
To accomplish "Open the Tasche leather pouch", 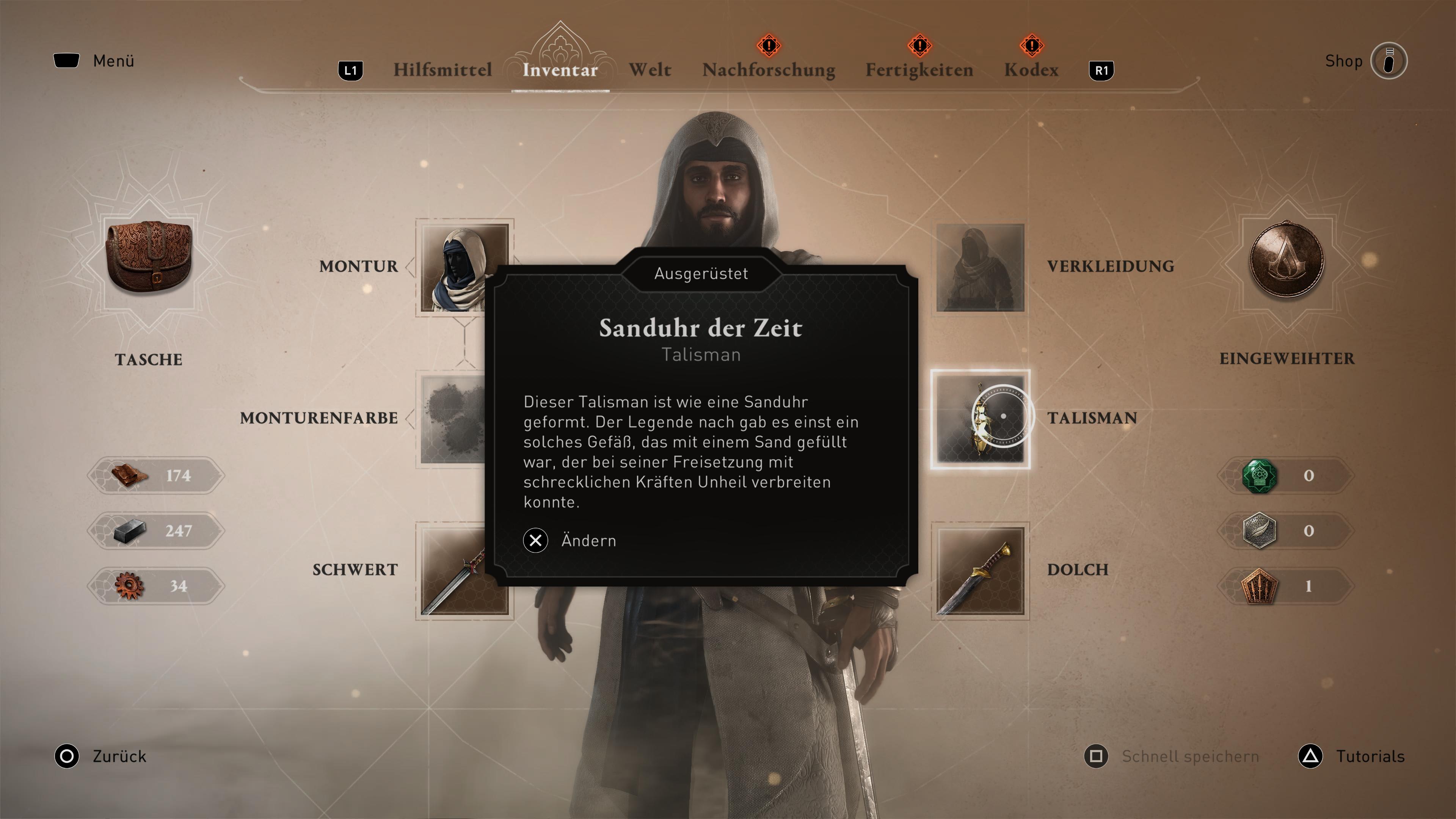I will click(x=149, y=257).
